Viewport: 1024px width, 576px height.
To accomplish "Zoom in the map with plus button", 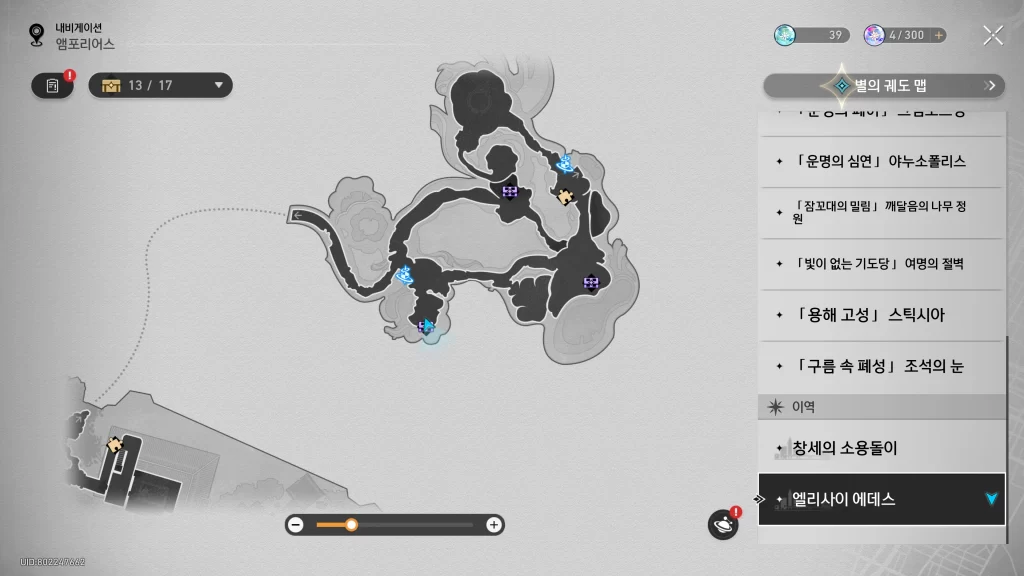I will coord(493,524).
